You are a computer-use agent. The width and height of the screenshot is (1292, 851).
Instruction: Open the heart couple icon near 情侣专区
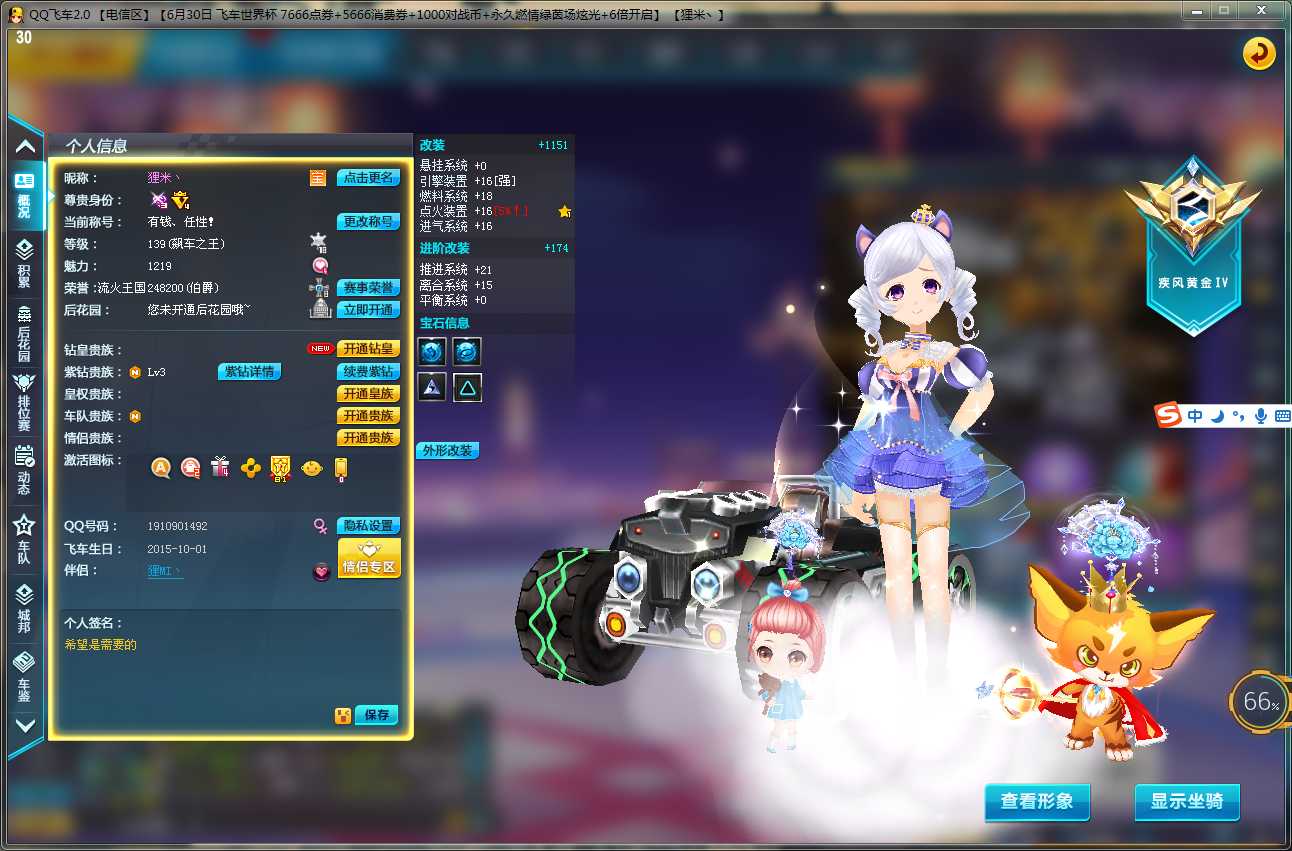click(x=322, y=571)
